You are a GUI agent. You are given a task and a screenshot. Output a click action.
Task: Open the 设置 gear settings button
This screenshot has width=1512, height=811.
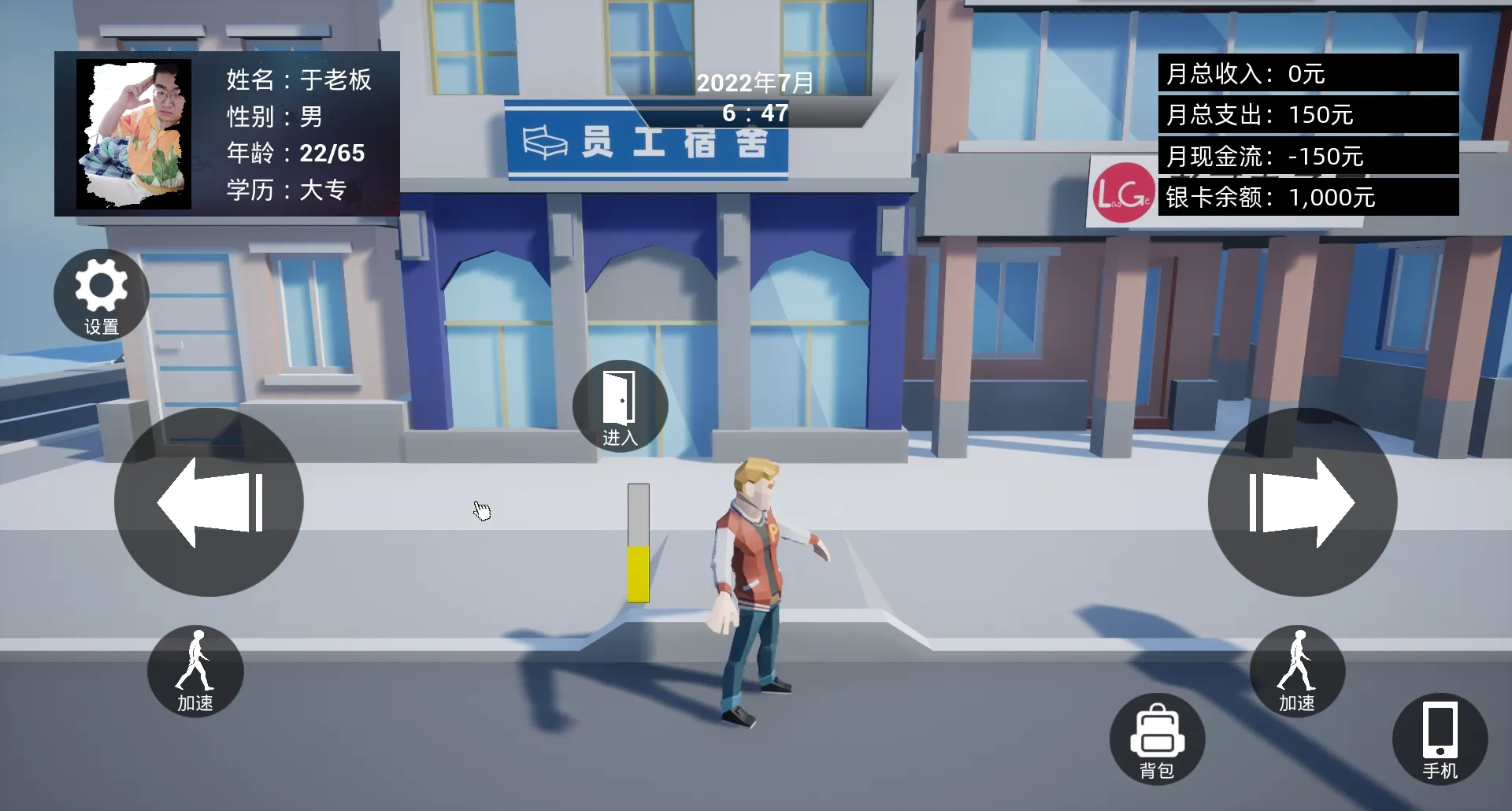[101, 295]
